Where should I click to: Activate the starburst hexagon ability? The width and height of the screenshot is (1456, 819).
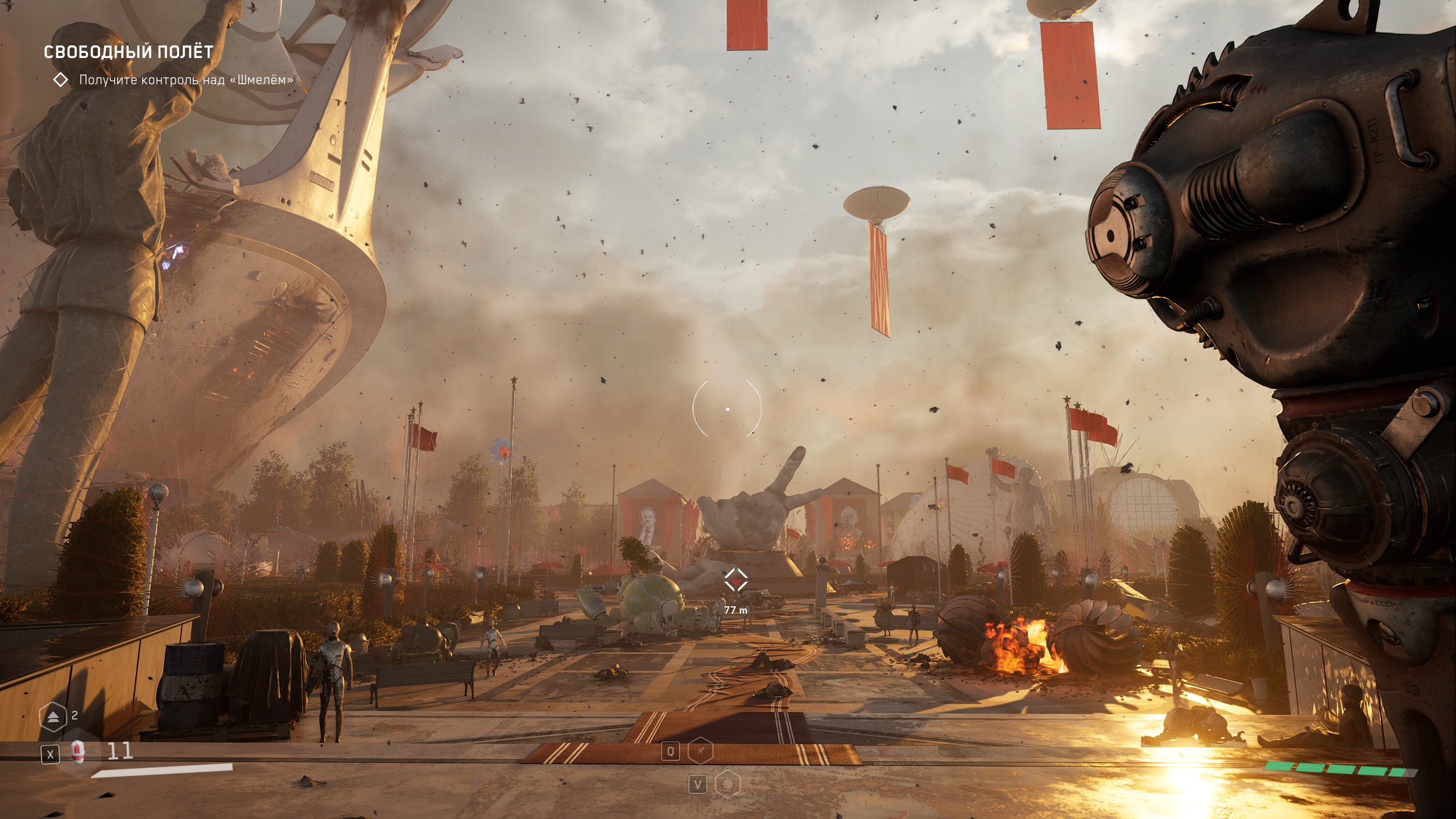pos(727,785)
